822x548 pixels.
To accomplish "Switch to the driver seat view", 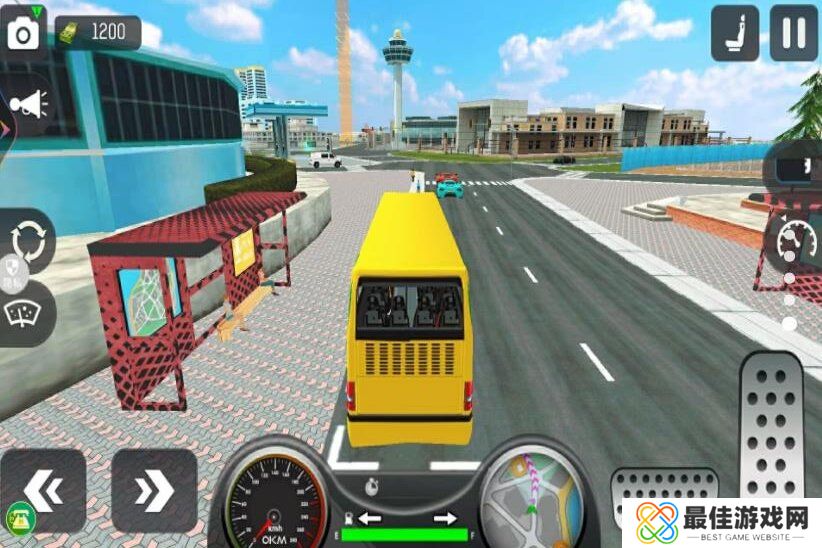I will (x=735, y=32).
